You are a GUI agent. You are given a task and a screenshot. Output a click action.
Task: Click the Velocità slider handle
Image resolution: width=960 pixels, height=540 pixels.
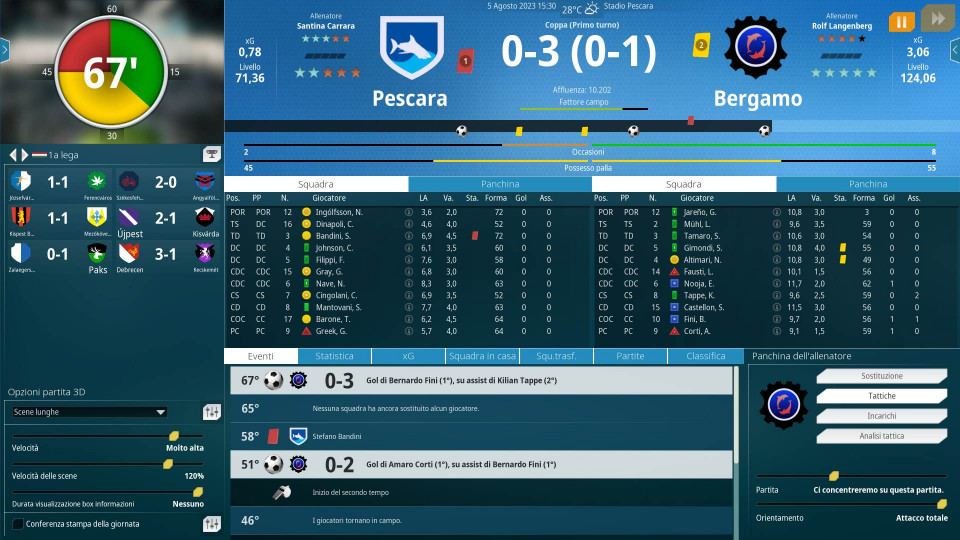(174, 436)
